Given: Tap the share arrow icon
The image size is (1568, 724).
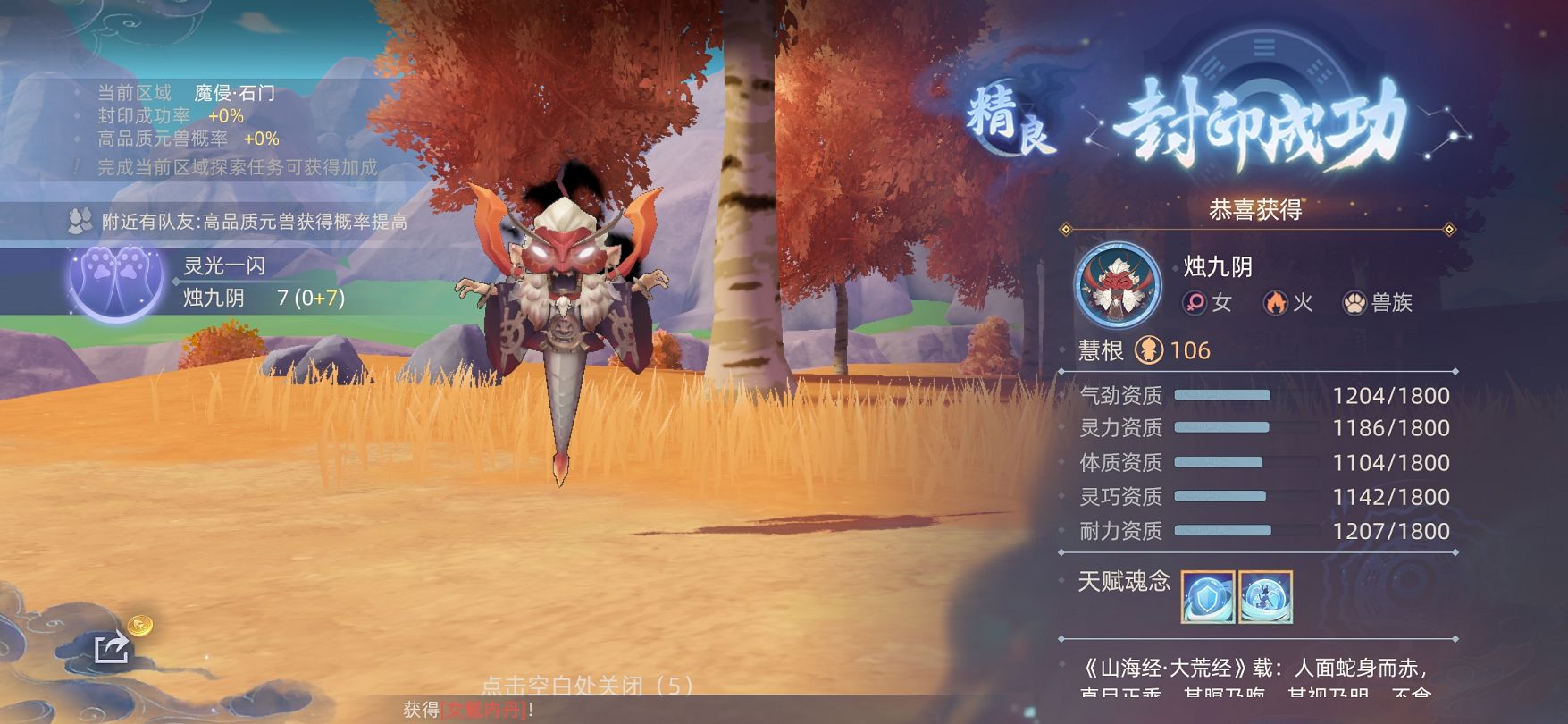Looking at the screenshot, I should [112, 647].
